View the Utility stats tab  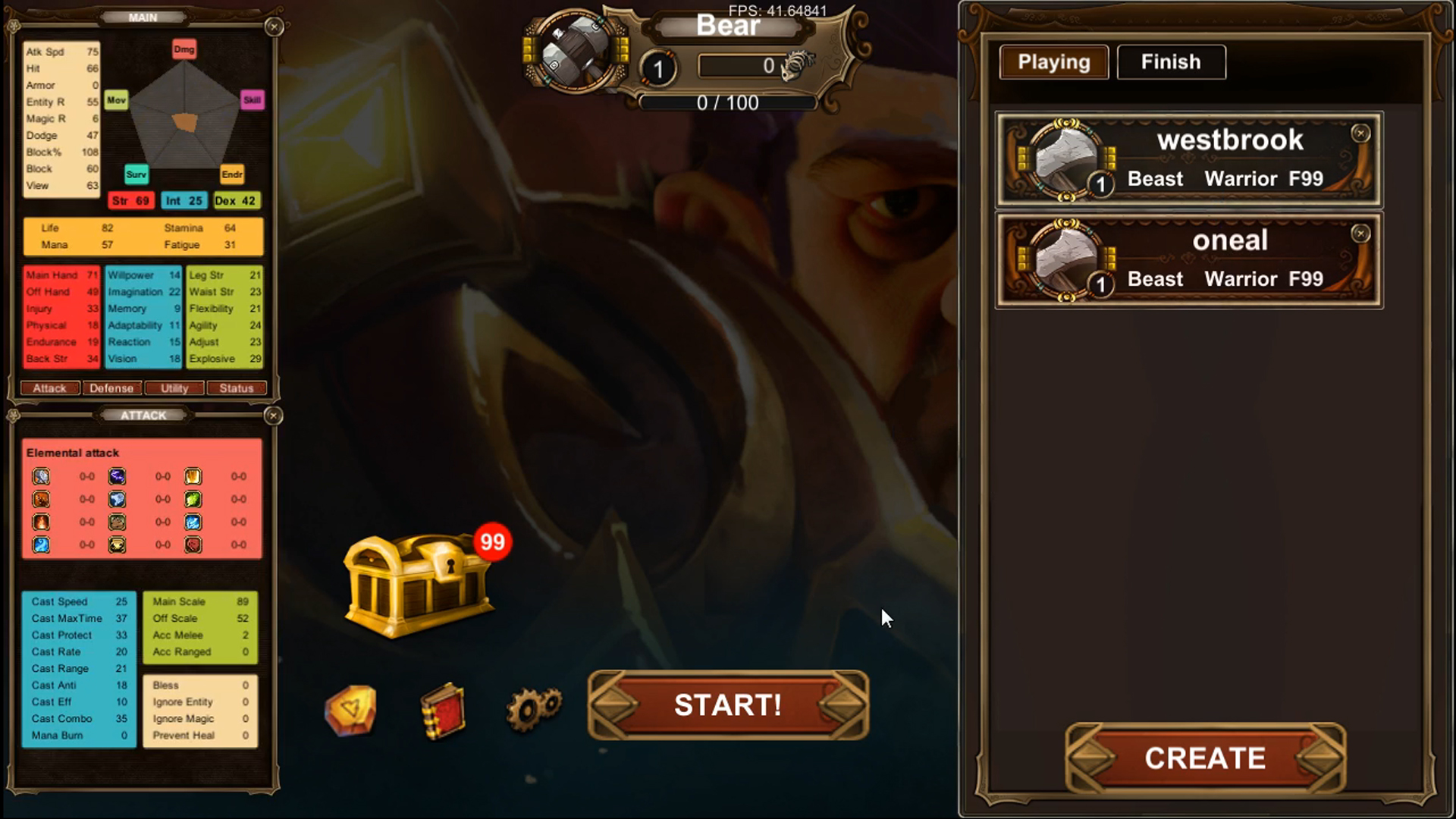pyautogui.click(x=174, y=388)
